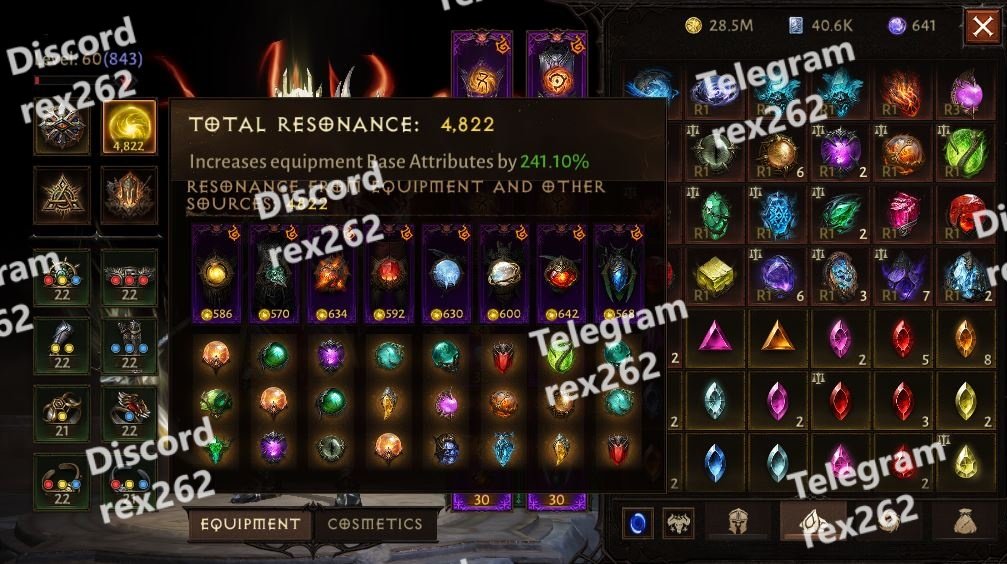This screenshot has width=1007, height=564.
Task: Select the golden resonance icon showing 4,822
Action: [x=129, y=127]
